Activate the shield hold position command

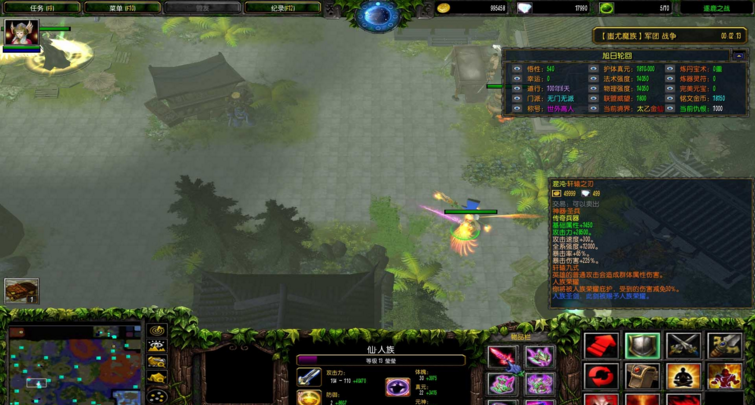tap(643, 346)
